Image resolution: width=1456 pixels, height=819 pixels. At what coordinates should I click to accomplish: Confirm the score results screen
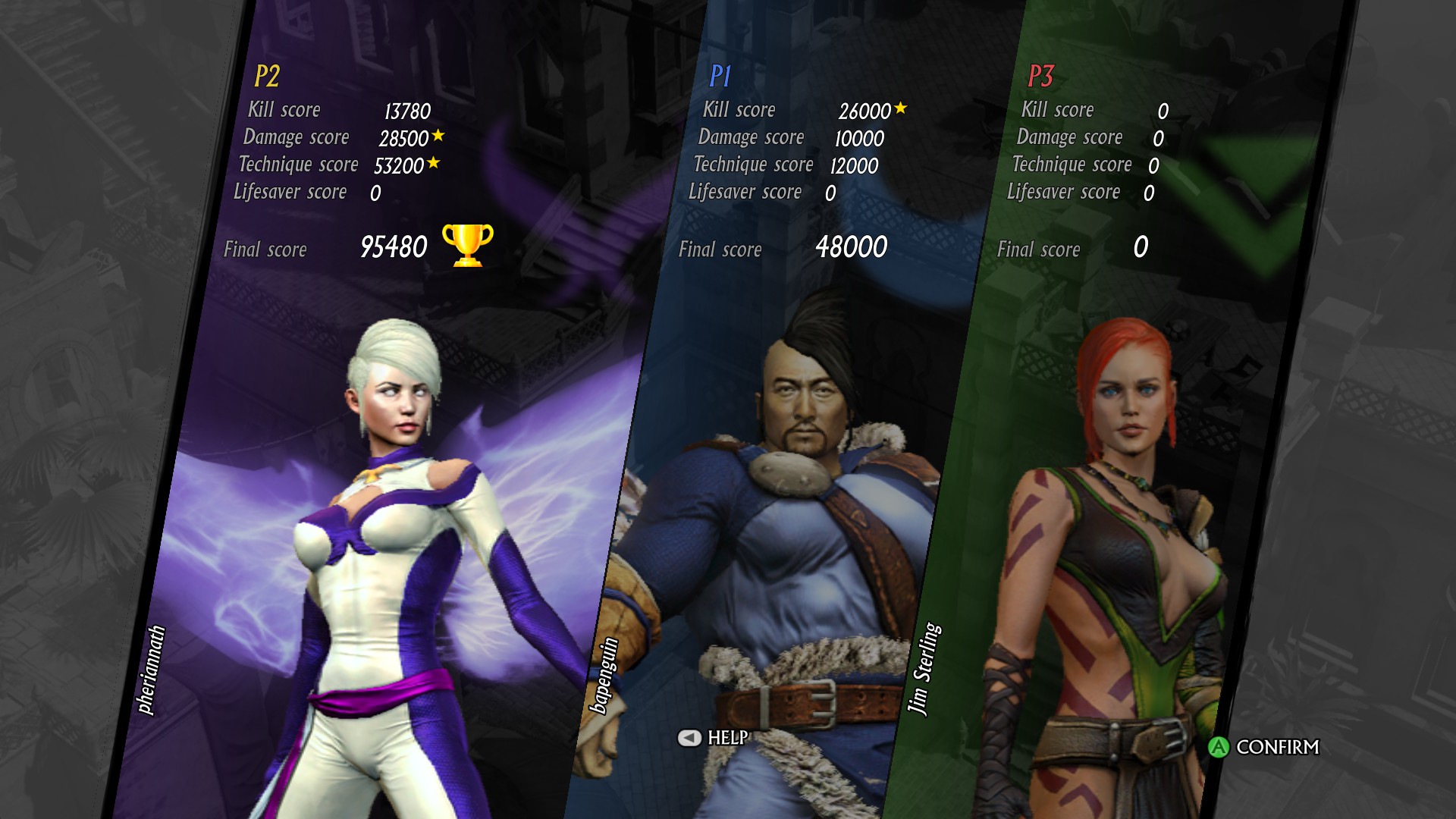point(1263,747)
